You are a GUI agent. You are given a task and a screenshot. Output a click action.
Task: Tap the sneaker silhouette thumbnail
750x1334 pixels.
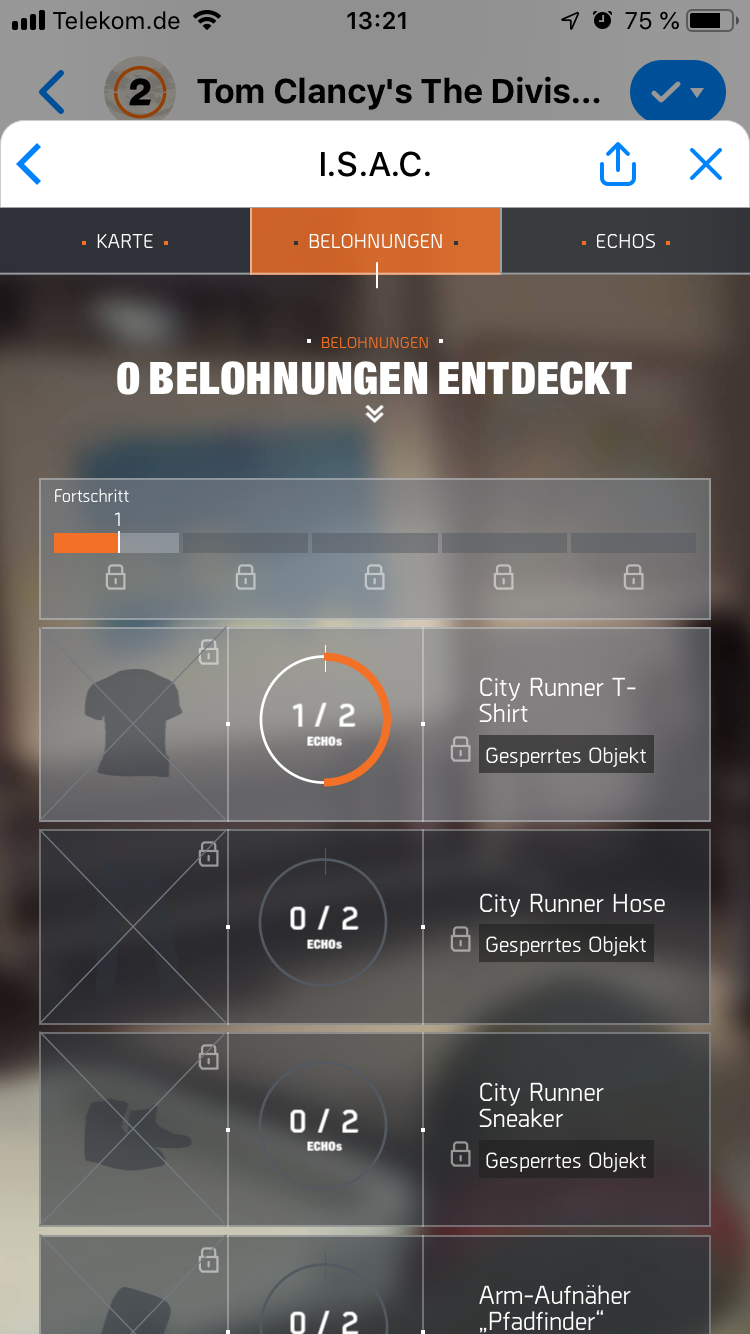coord(134,1129)
